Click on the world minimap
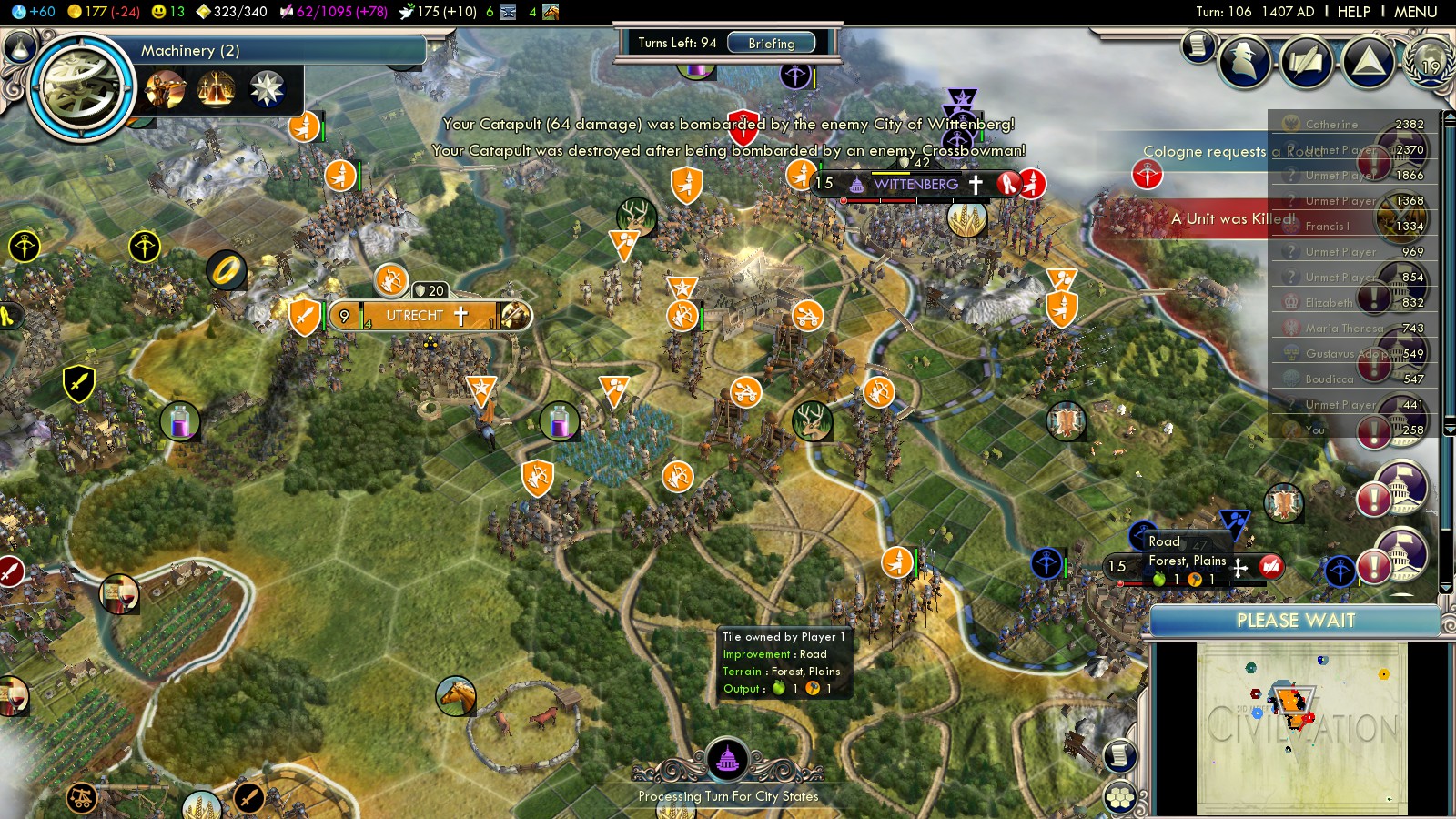 (x=1301, y=728)
